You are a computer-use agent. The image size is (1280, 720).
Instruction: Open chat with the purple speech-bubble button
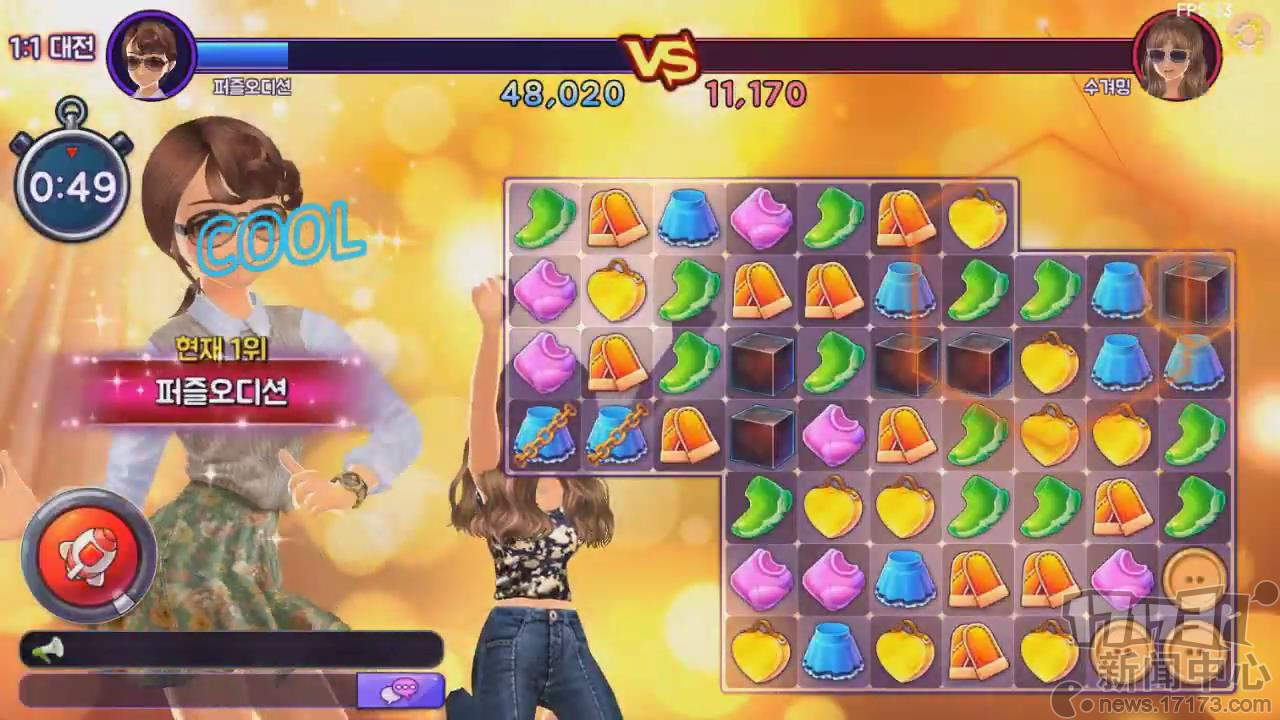click(401, 690)
